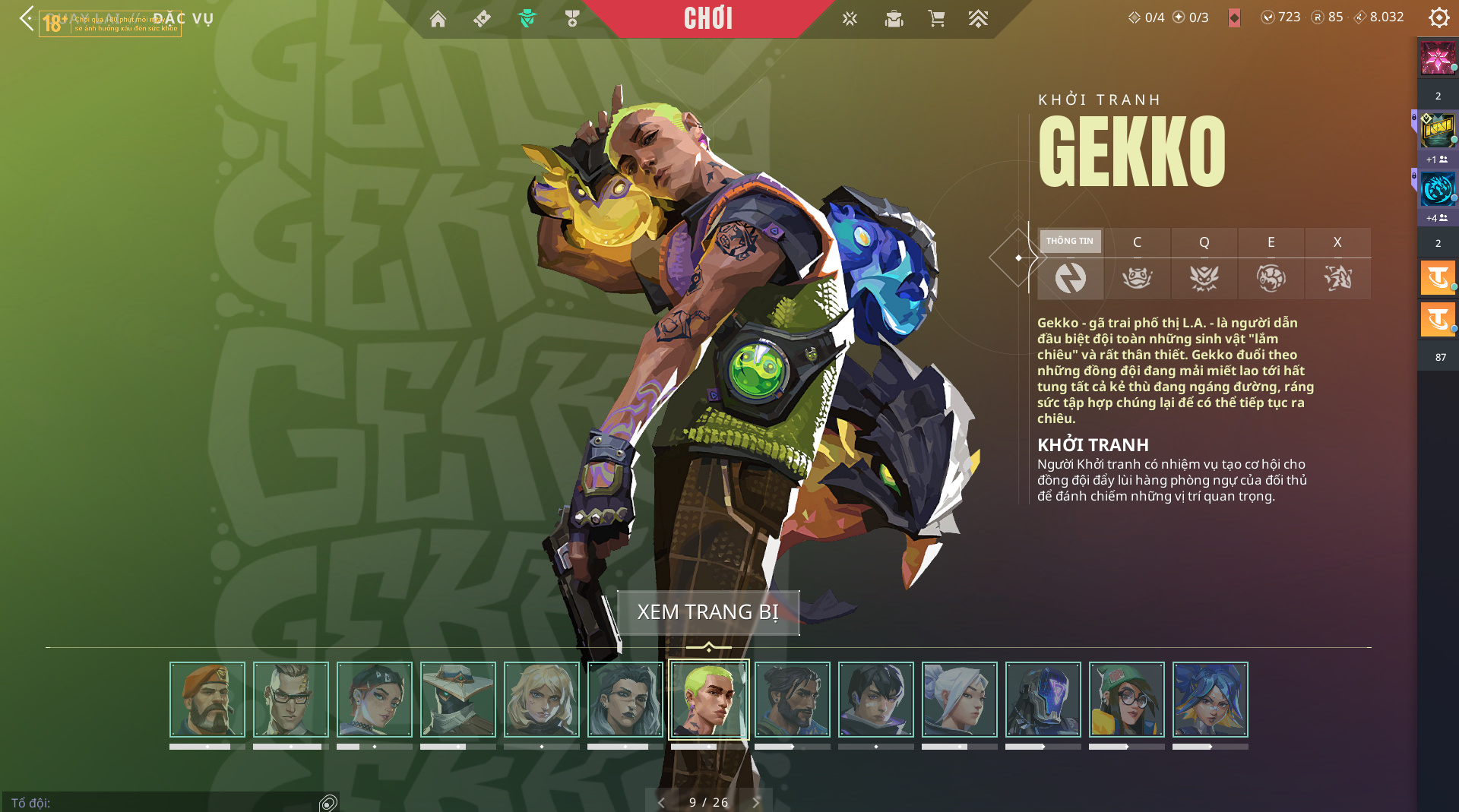Show Gekko's C ability
1459x812 pixels.
pyautogui.click(x=1137, y=263)
